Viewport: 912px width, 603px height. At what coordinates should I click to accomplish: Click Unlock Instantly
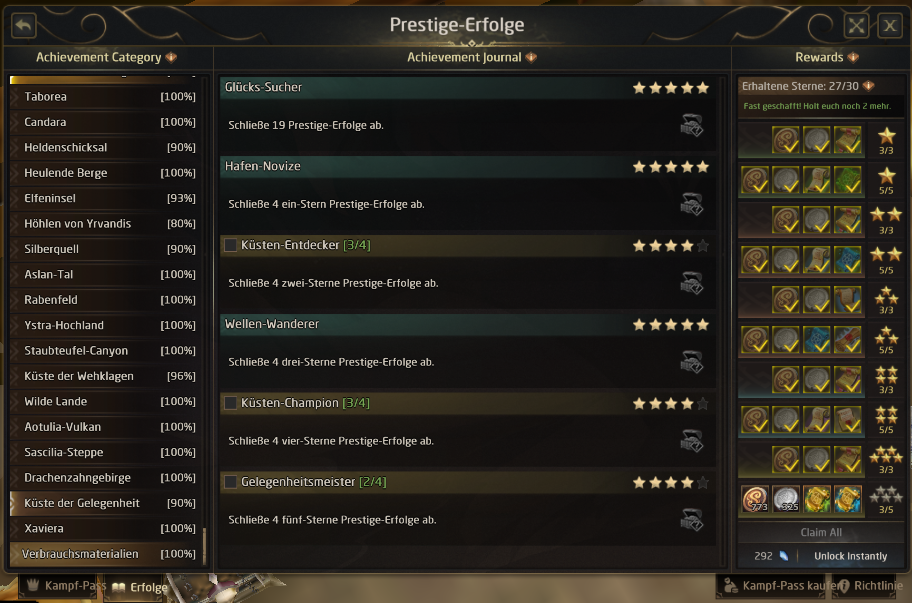pyautogui.click(x=850, y=556)
